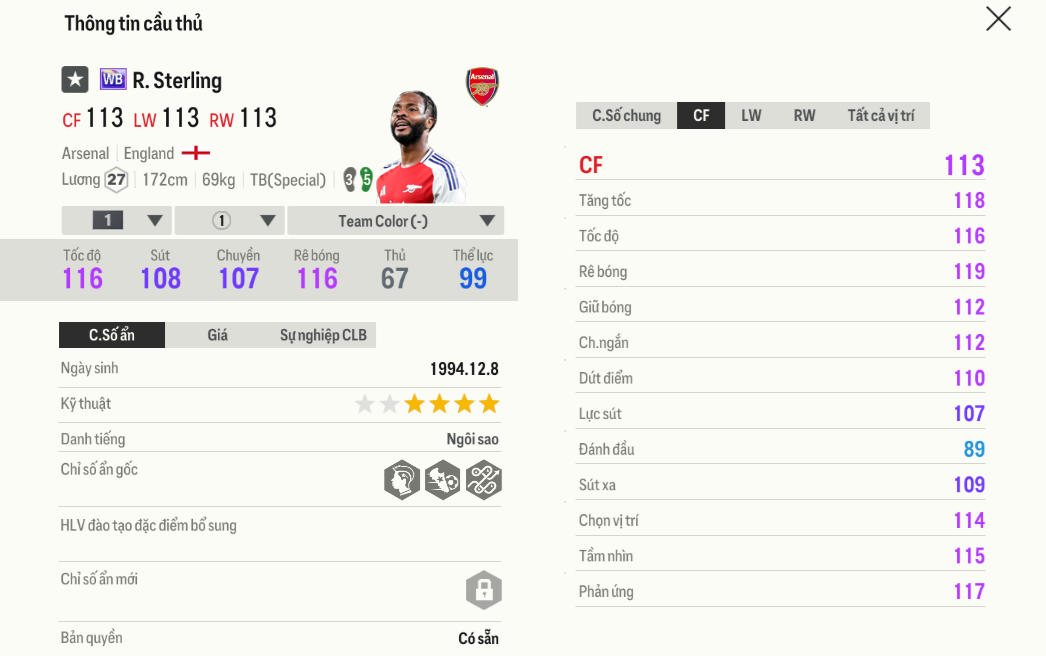Open the Tất cả vị trí tab
This screenshot has height=656, width=1046.
(880, 116)
